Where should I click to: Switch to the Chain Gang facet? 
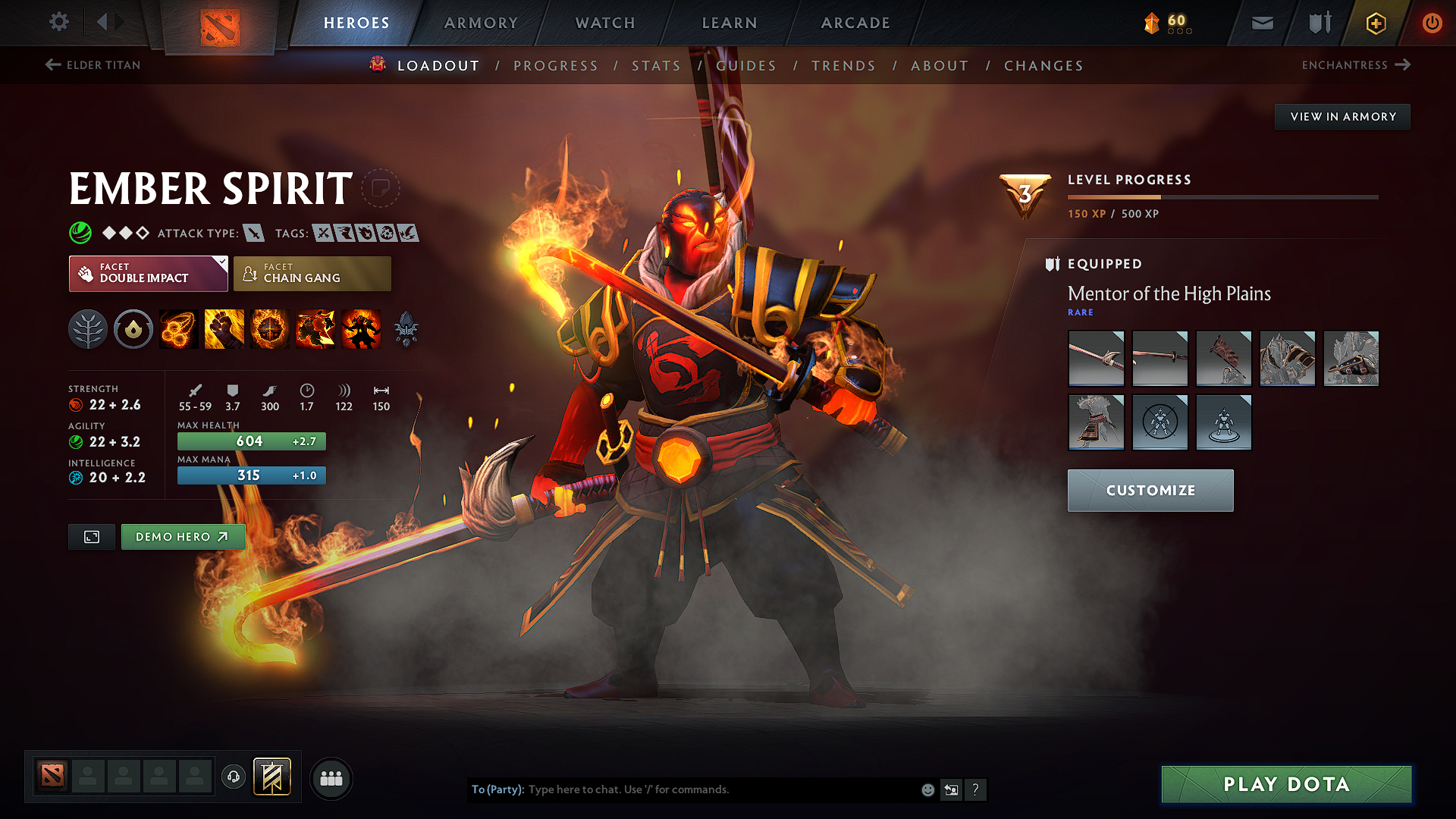(311, 273)
